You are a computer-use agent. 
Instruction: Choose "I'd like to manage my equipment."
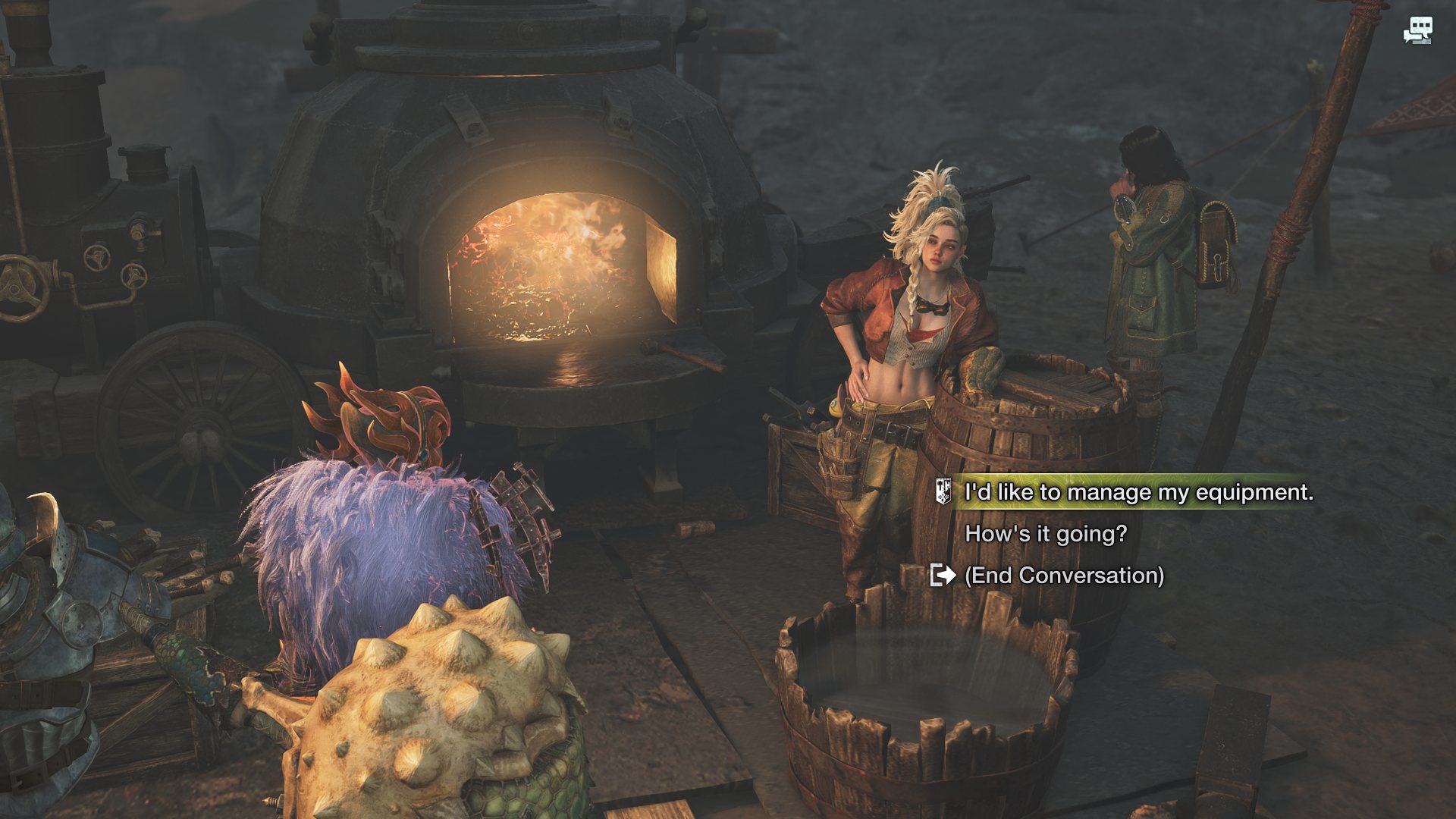tap(1137, 492)
